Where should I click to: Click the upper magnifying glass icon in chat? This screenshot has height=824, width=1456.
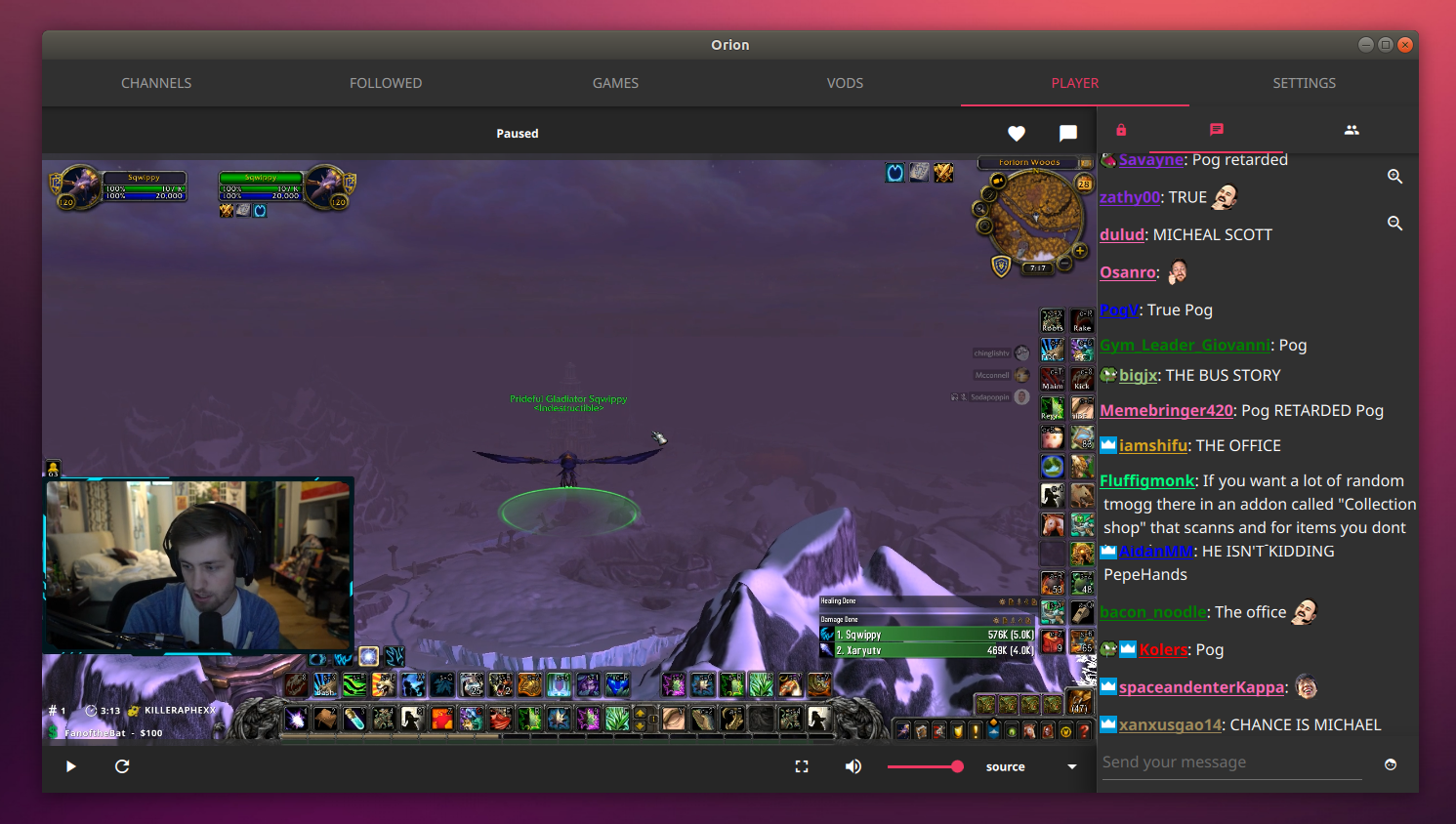(x=1394, y=177)
